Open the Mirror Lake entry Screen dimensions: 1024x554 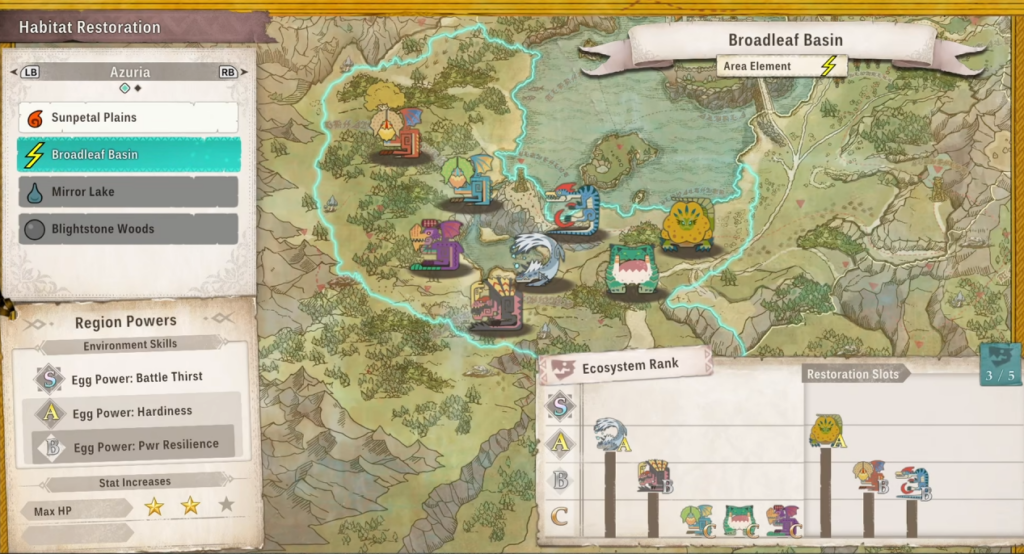(128, 192)
